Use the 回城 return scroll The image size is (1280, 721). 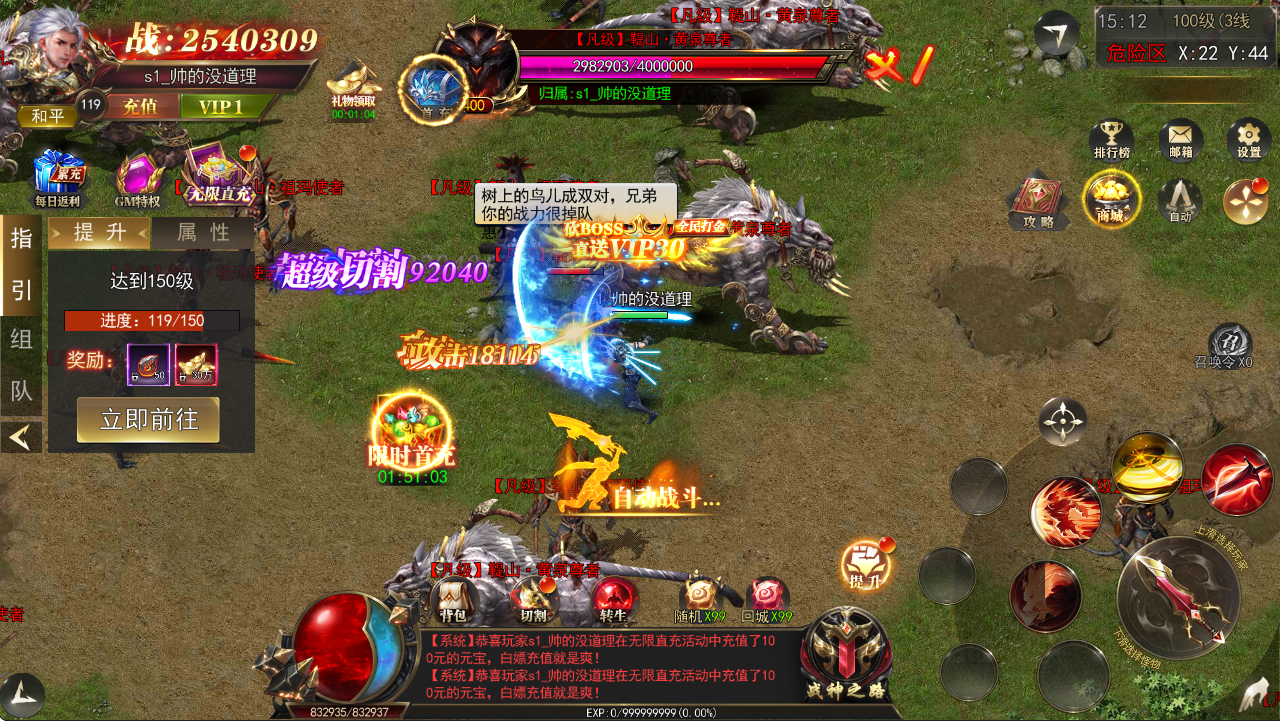[x=767, y=598]
